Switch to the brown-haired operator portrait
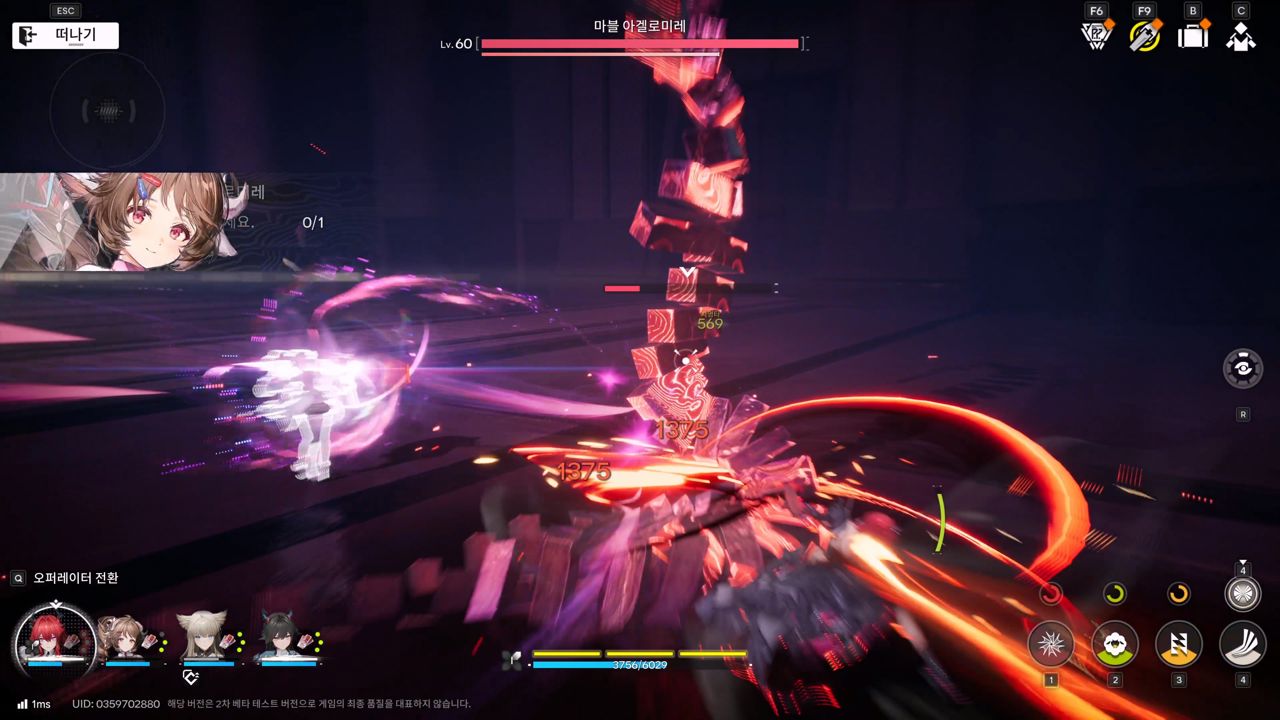The image size is (1280, 720). (x=126, y=636)
